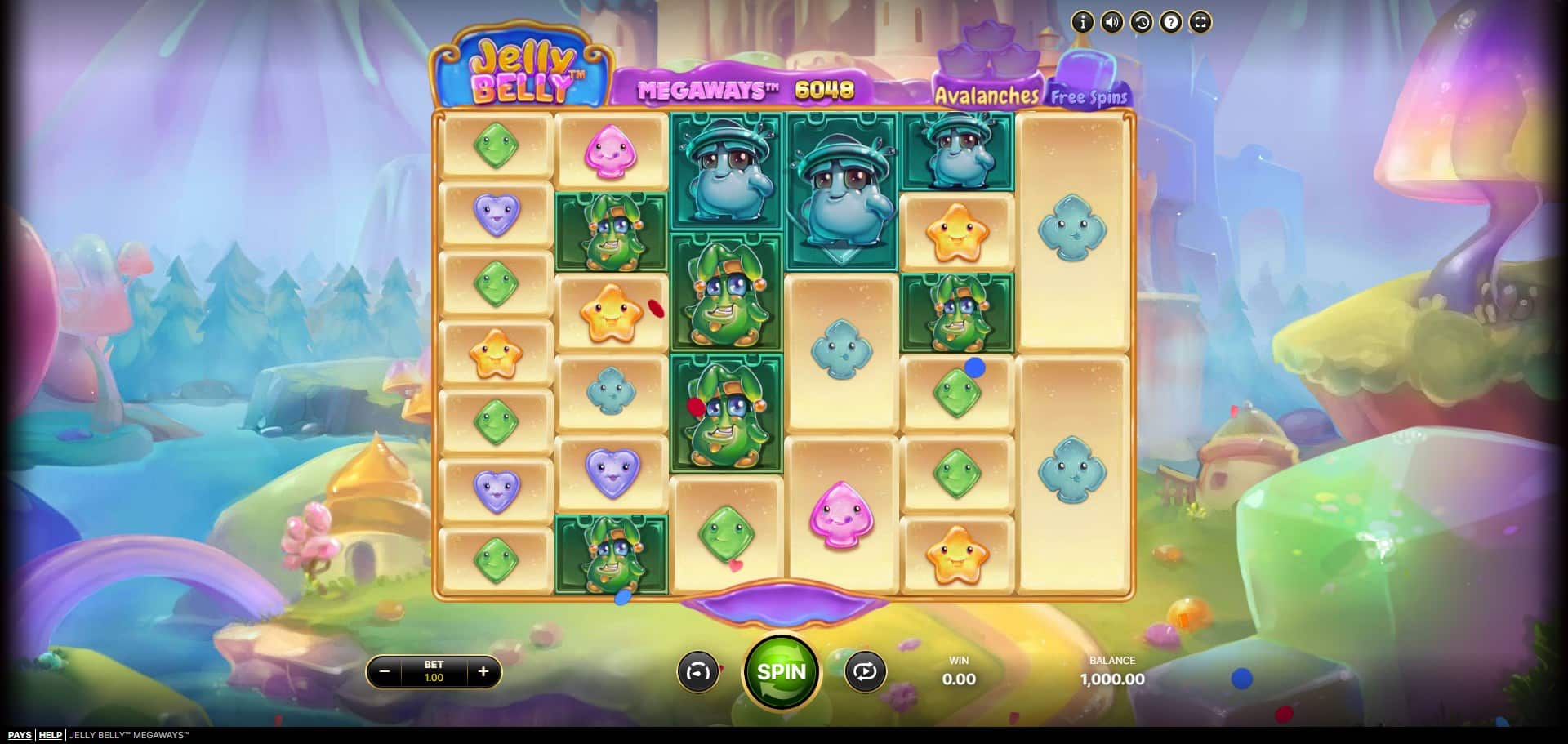
Task: Open the HELP link in footer
Action: [x=51, y=735]
